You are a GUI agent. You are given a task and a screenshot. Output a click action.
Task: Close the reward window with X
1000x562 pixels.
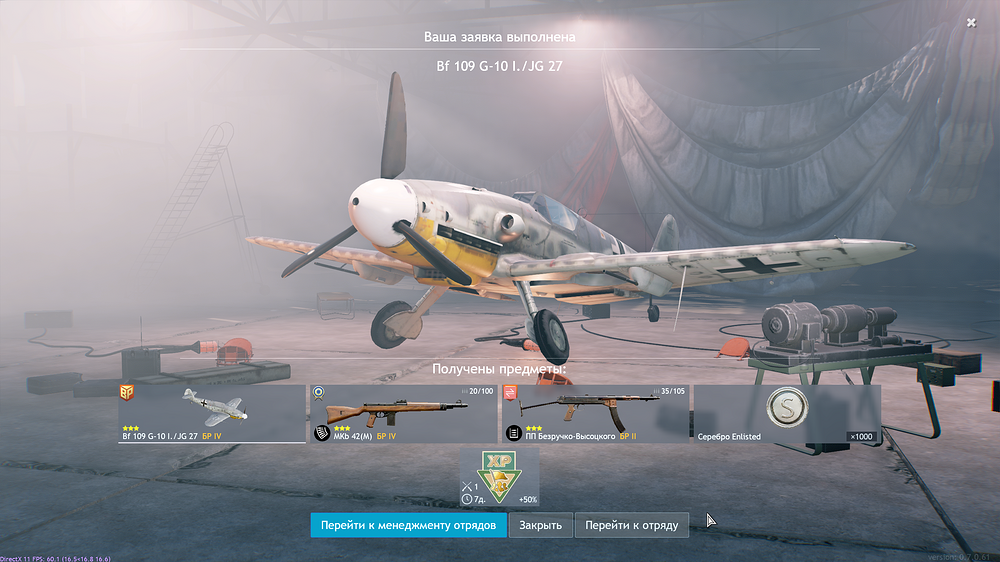[971, 22]
